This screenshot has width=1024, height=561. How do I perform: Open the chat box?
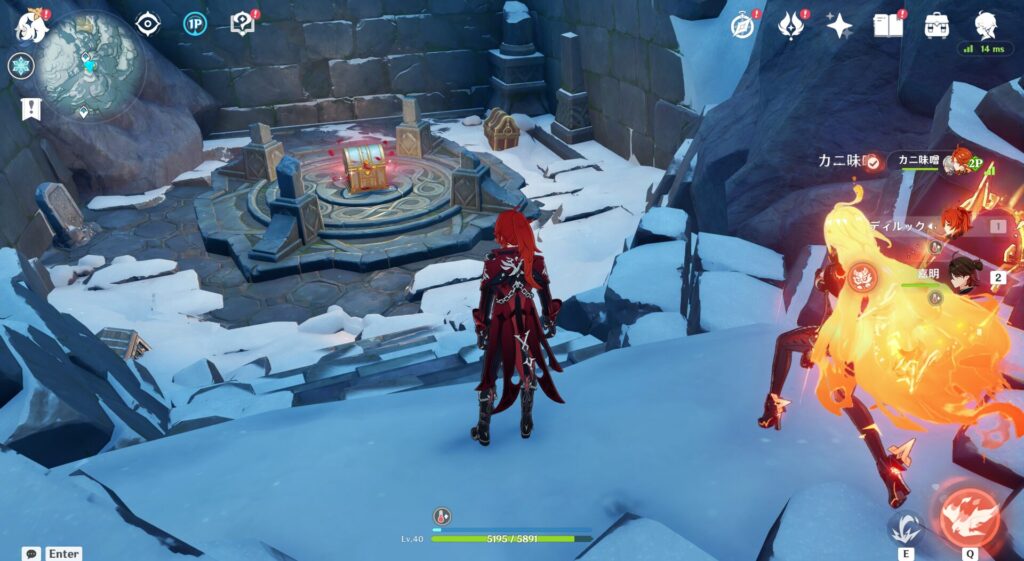(x=32, y=553)
